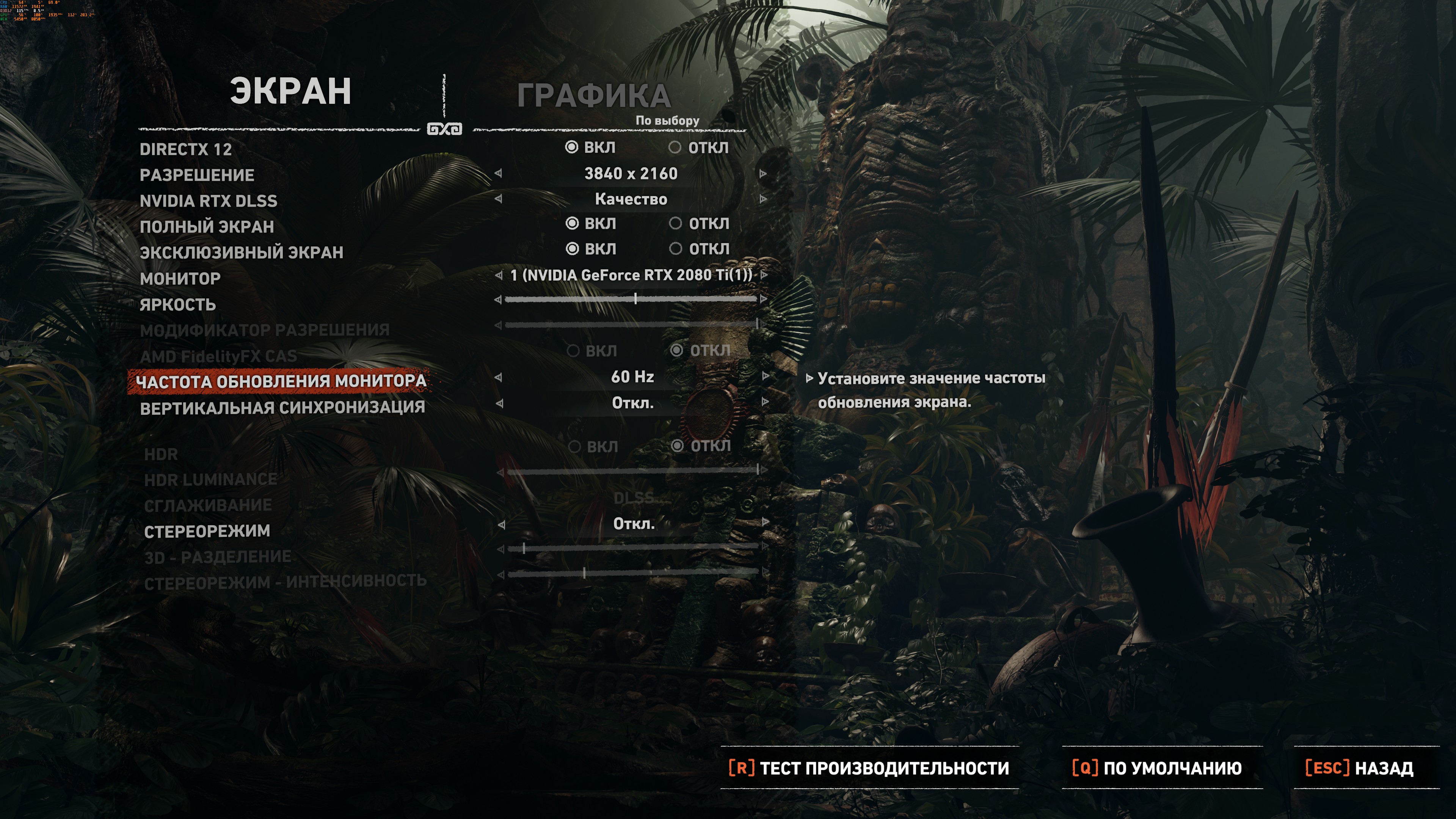1456x819 pixels.
Task: Raise monitor refresh rate with right arrow
Action: pos(765,377)
